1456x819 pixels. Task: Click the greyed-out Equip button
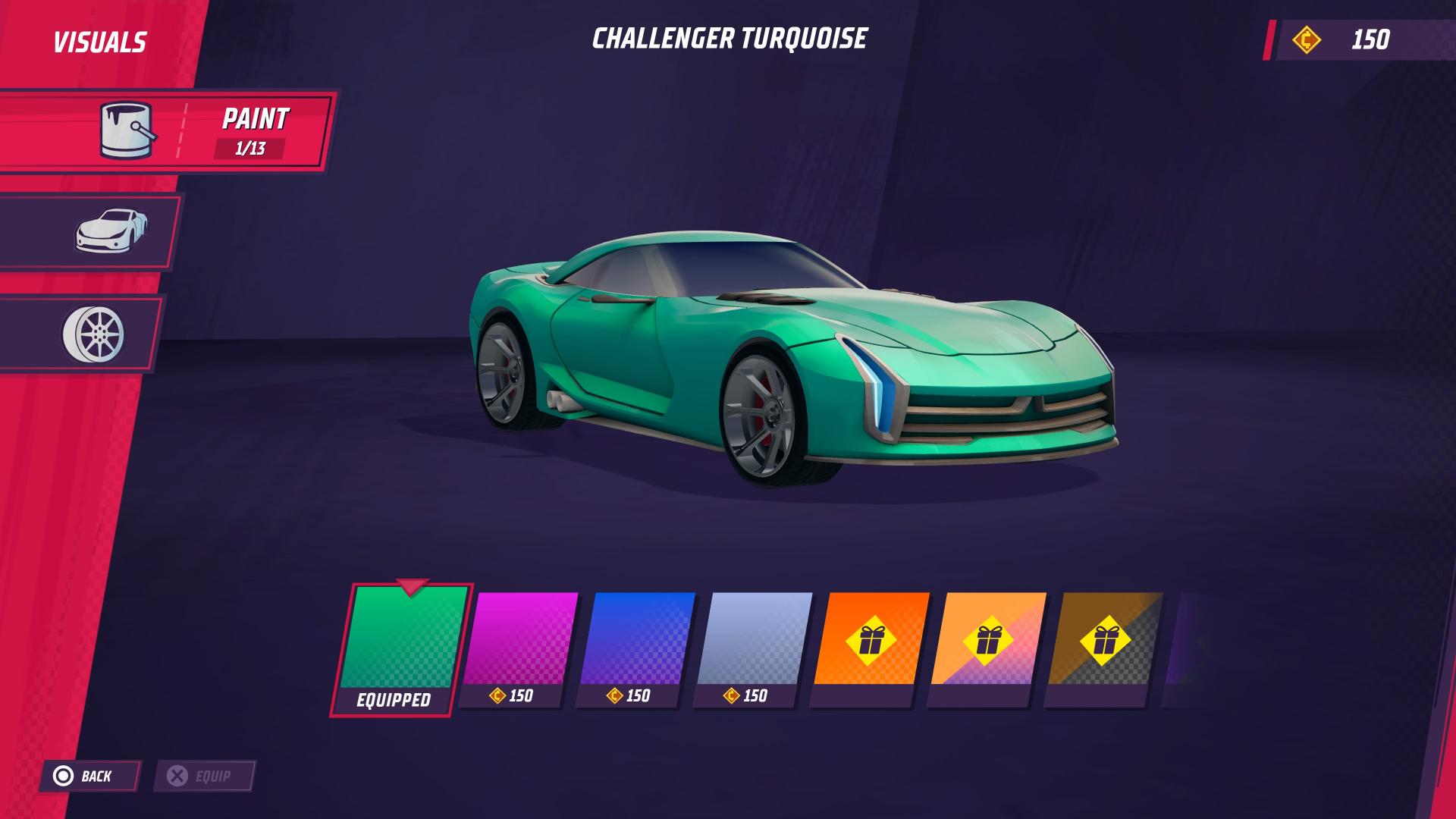click(203, 776)
